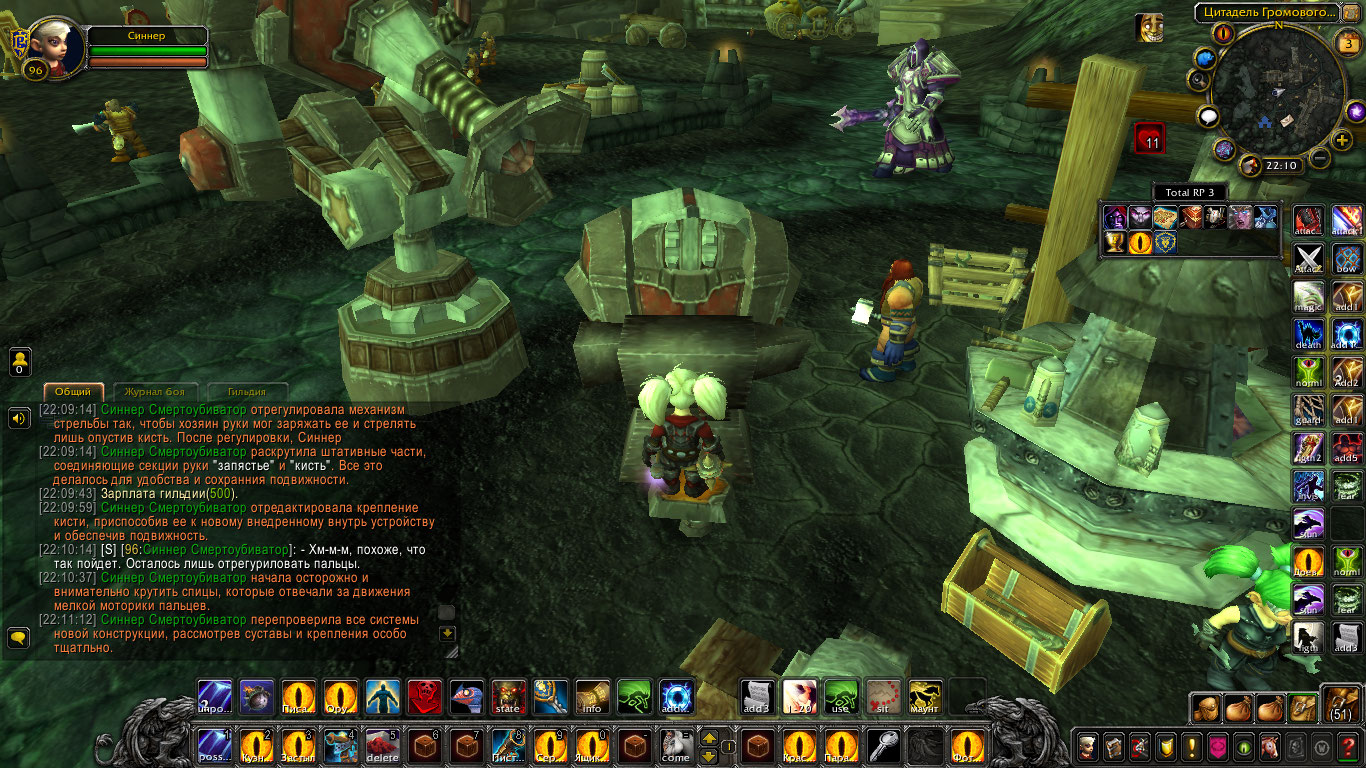Click the 'info' scroll macro icon
The image size is (1366, 768).
pyautogui.click(x=593, y=696)
